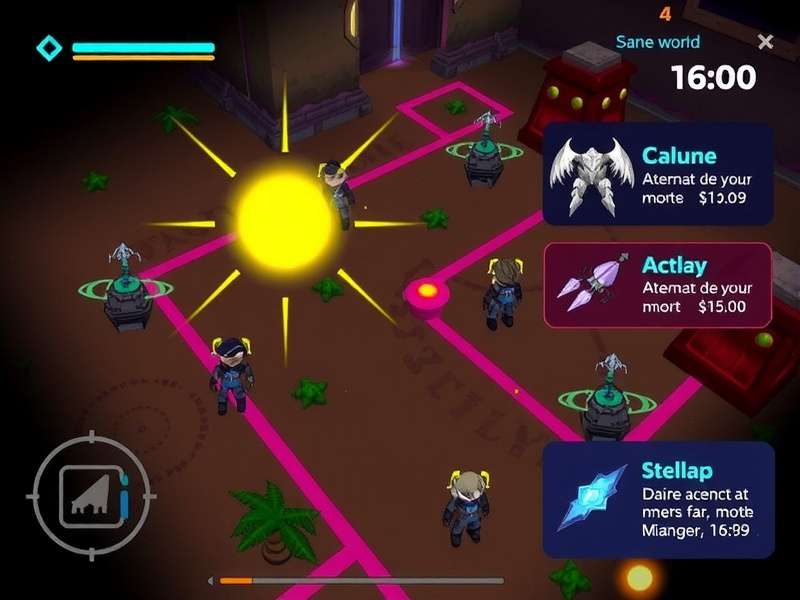The width and height of the screenshot is (800, 600).
Task: Select the Calune winged armor card
Action: [x=657, y=173]
